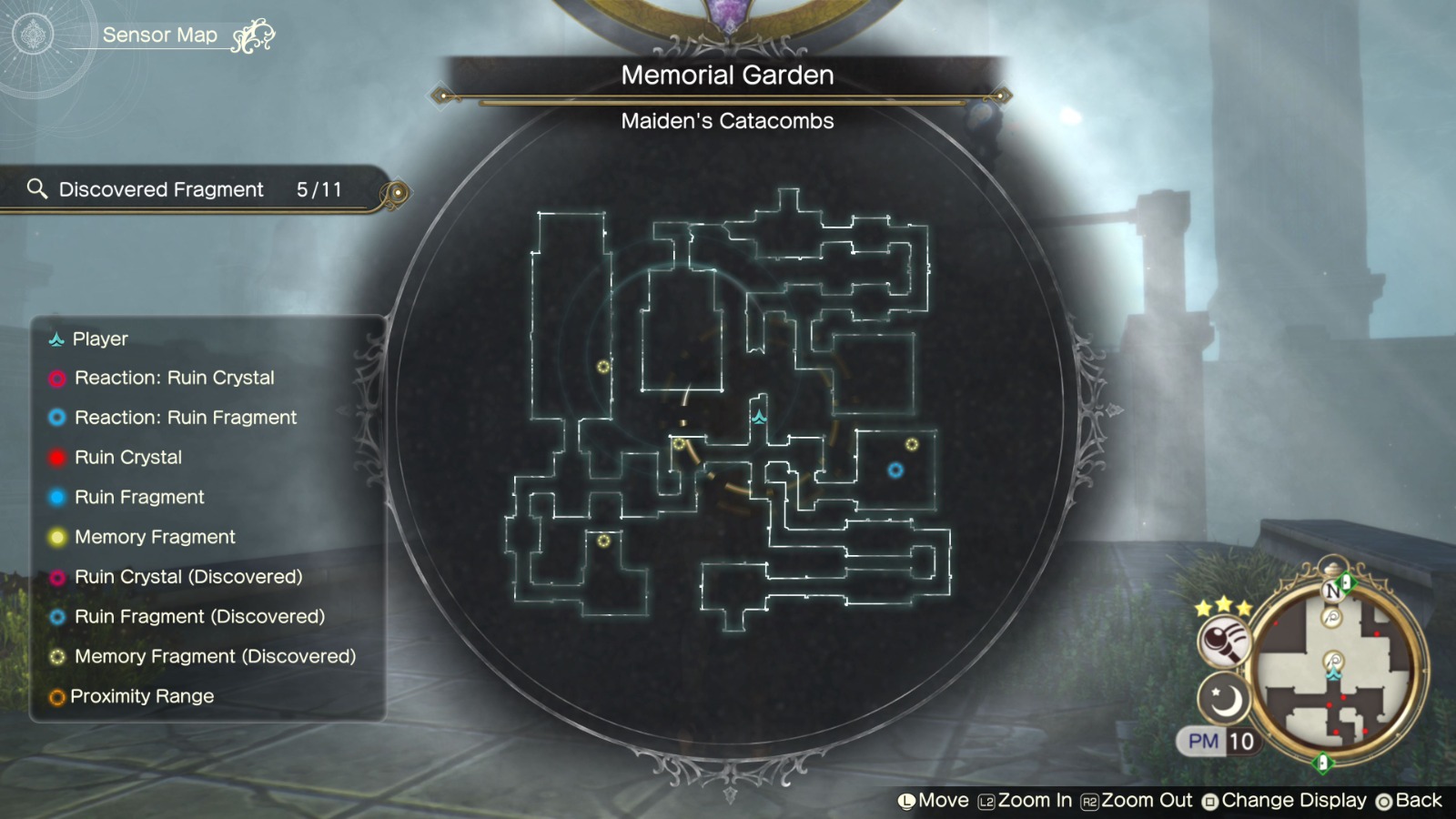
Task: Toggle the Ruin Crystal legend entry
Action: pos(127,457)
